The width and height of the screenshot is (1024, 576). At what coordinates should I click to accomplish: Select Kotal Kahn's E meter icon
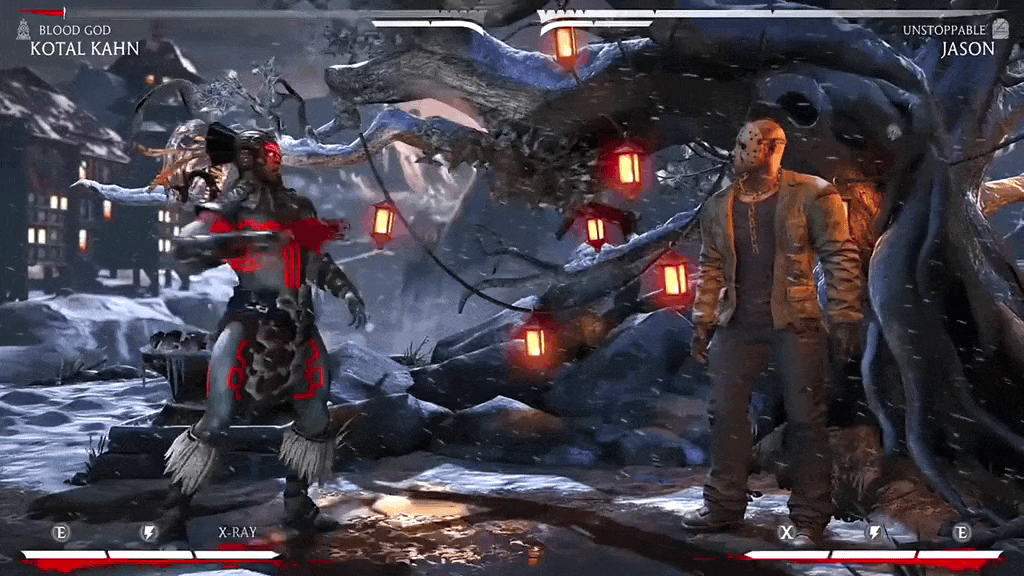pyautogui.click(x=60, y=532)
